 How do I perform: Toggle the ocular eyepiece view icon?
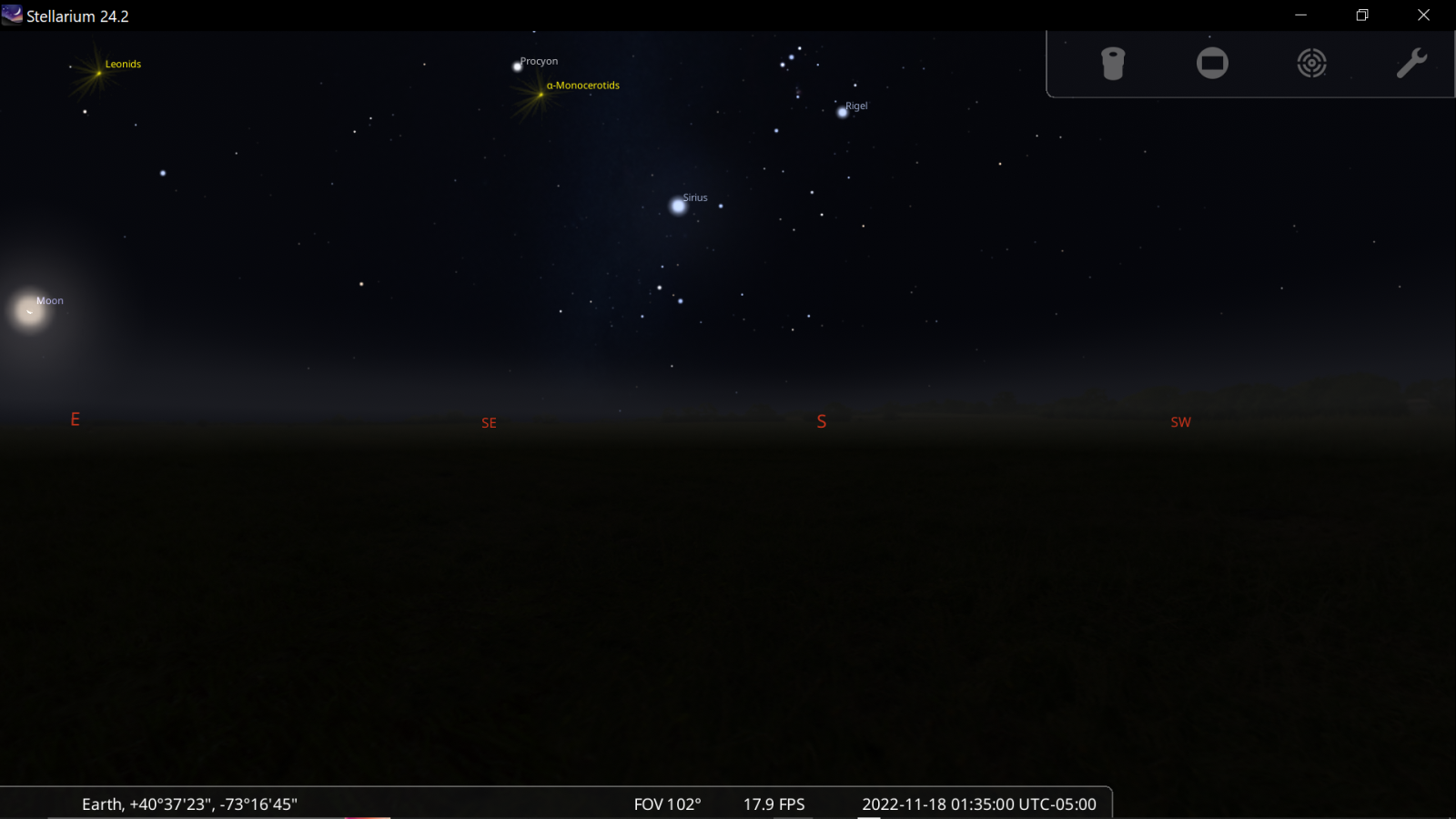tap(1113, 64)
